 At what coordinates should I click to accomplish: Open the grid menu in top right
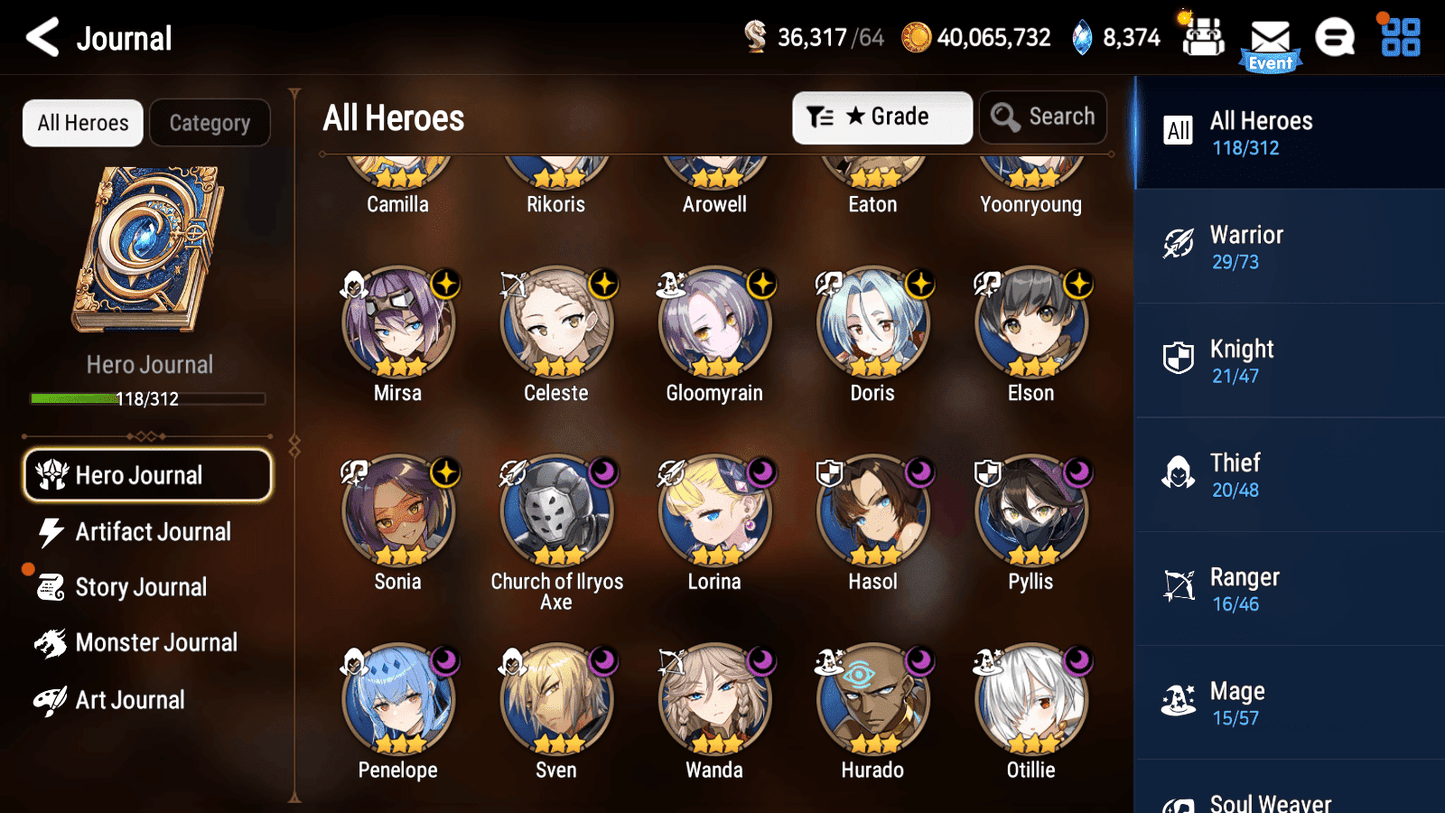[x=1398, y=36]
